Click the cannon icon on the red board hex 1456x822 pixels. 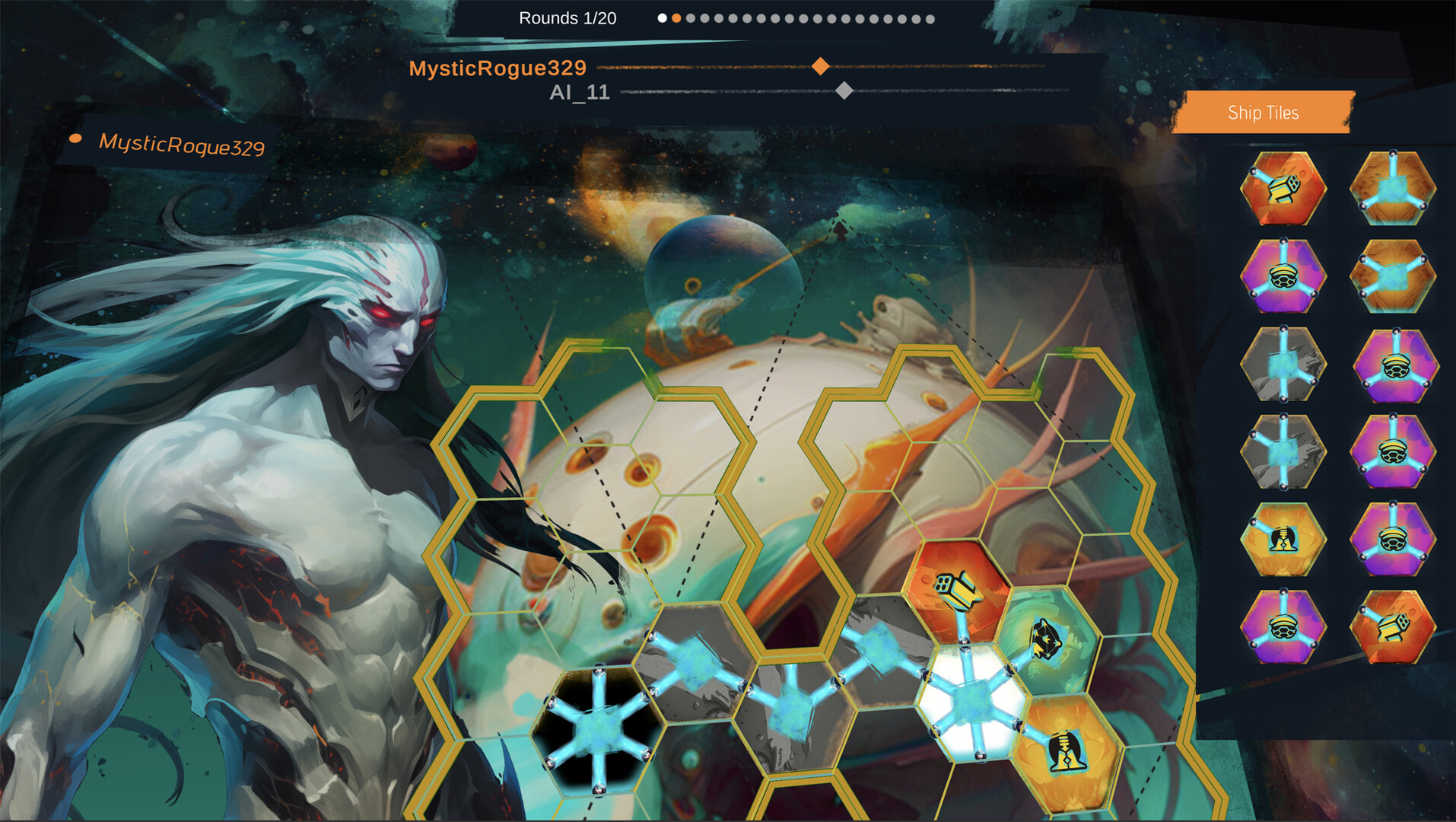(957, 590)
